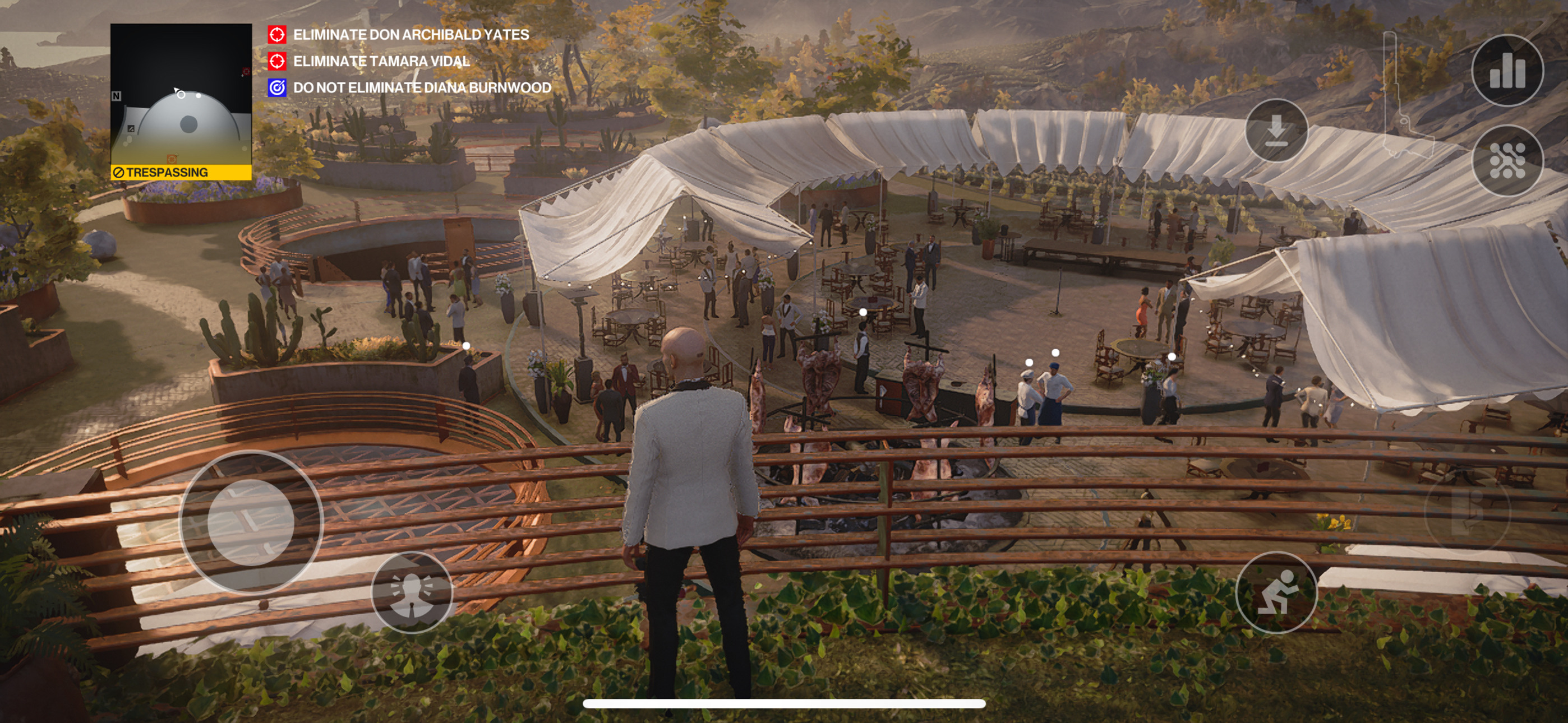Open the connected-dots inventory button
This screenshot has width=1568, height=723.
click(x=1506, y=161)
